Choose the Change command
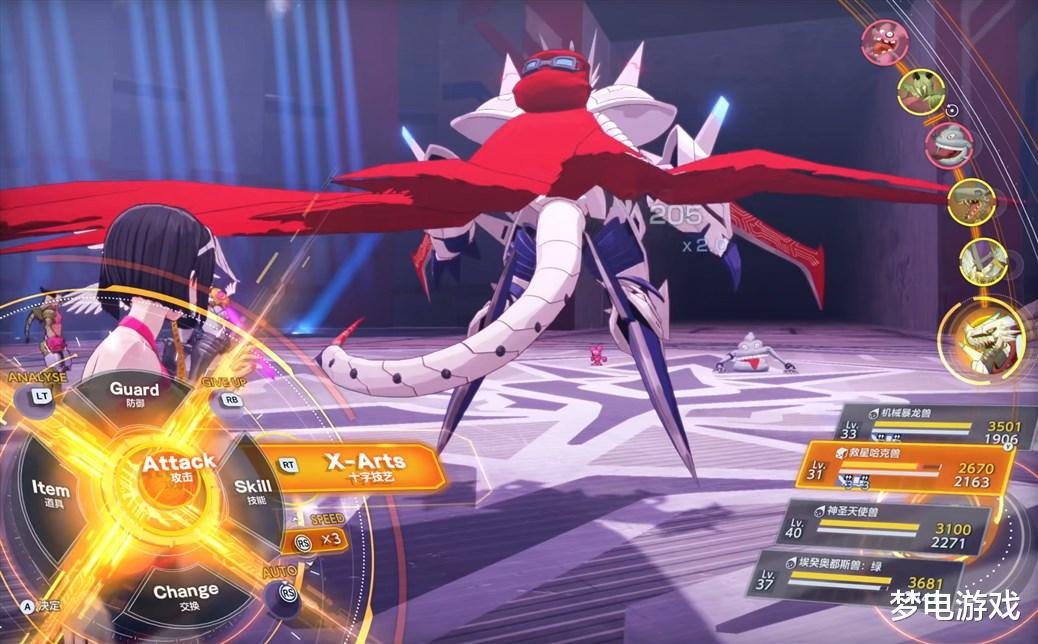Image resolution: width=1038 pixels, height=644 pixels. pyautogui.click(x=186, y=595)
